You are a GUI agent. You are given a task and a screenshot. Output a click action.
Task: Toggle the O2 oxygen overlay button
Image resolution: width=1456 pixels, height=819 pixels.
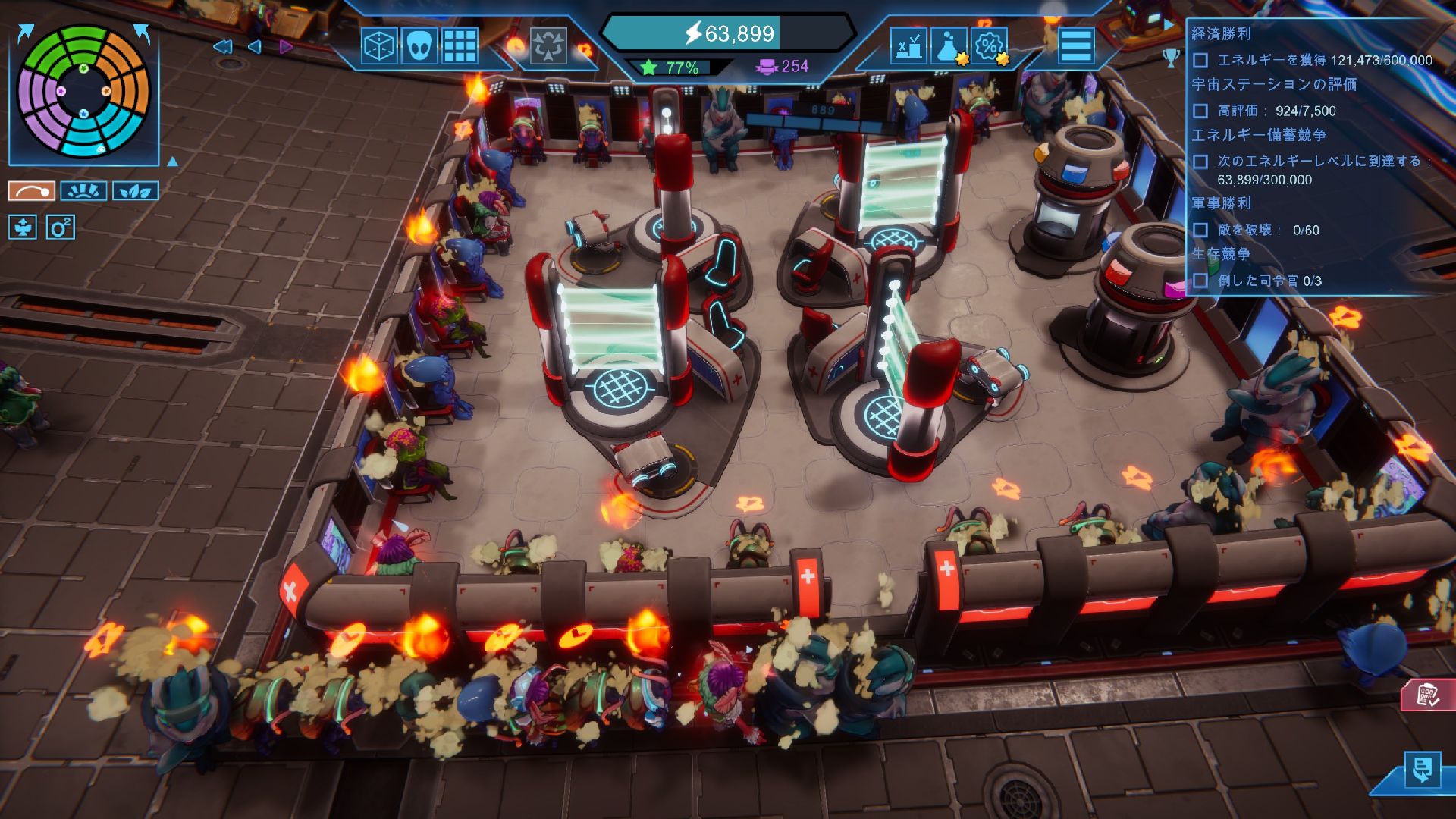click(x=61, y=227)
